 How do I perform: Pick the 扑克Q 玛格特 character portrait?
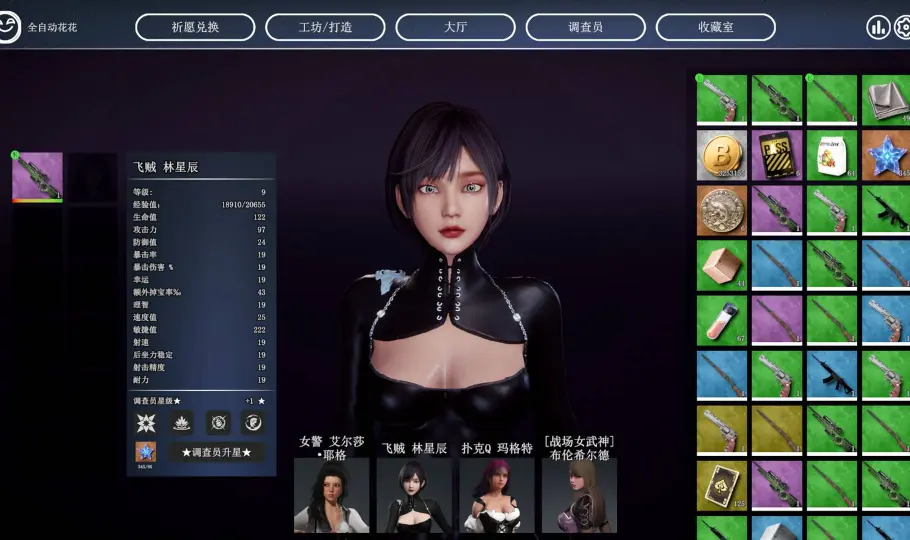click(x=497, y=495)
